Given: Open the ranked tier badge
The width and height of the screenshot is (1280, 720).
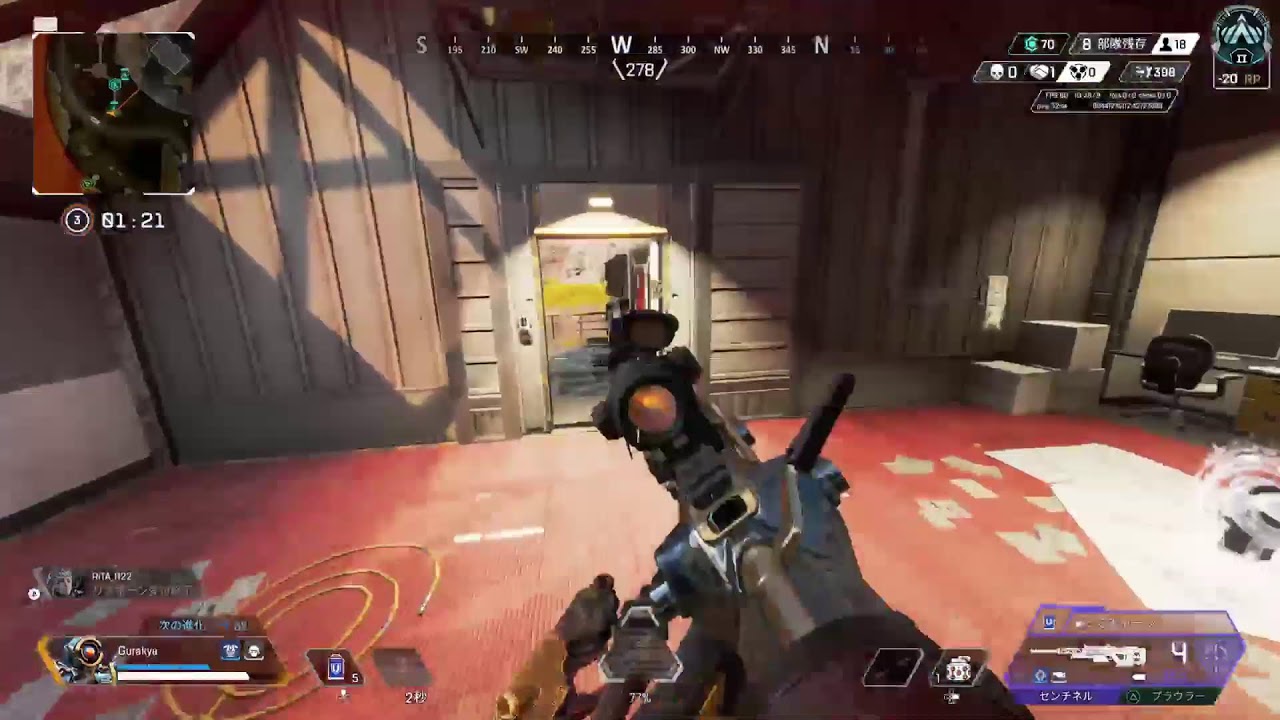Looking at the screenshot, I should (x=1241, y=44).
